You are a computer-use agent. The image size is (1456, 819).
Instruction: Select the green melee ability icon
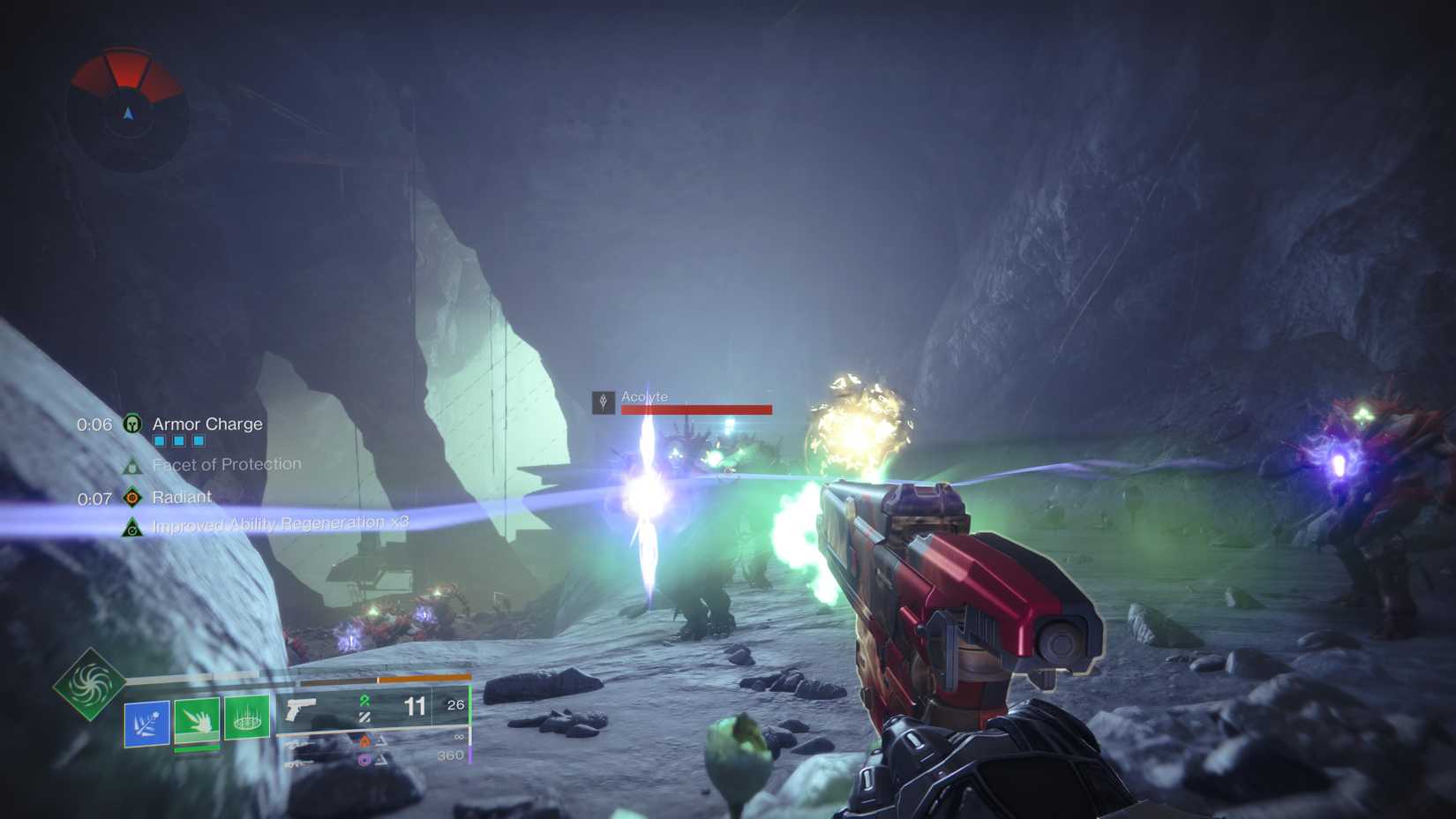coord(198,720)
